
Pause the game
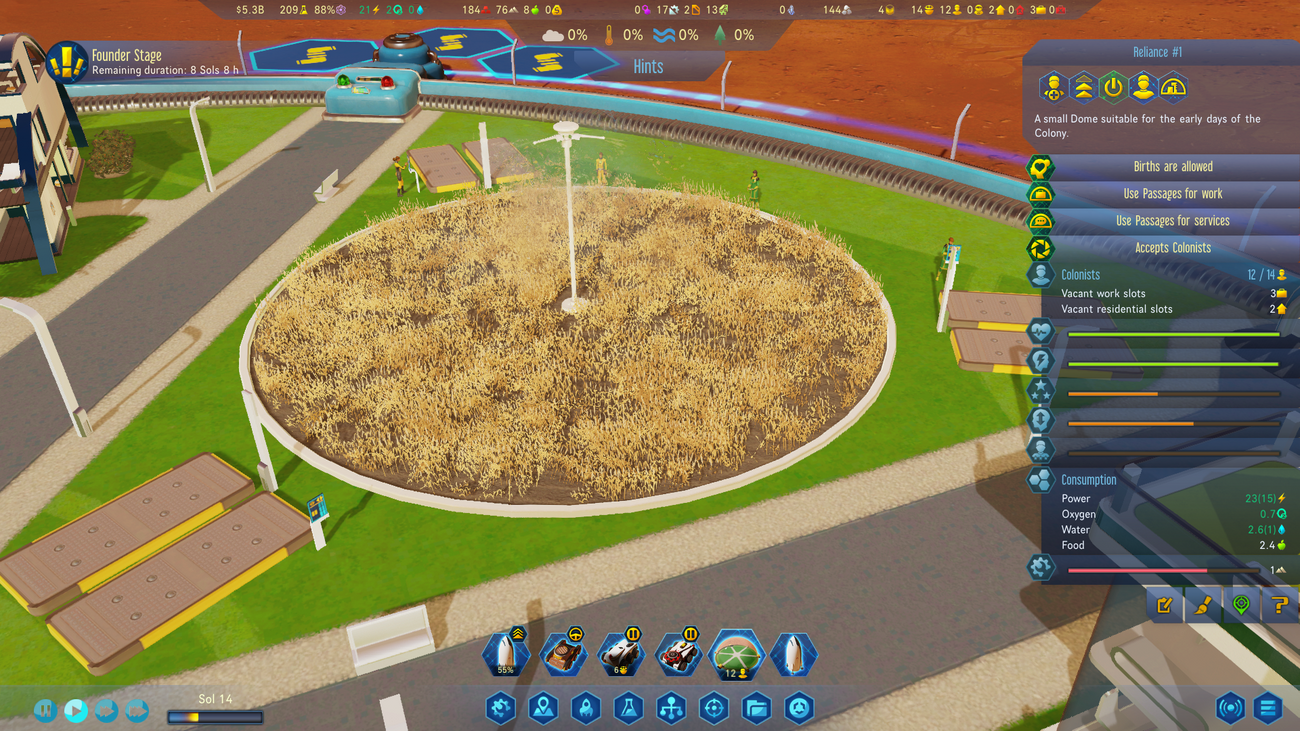[45, 710]
